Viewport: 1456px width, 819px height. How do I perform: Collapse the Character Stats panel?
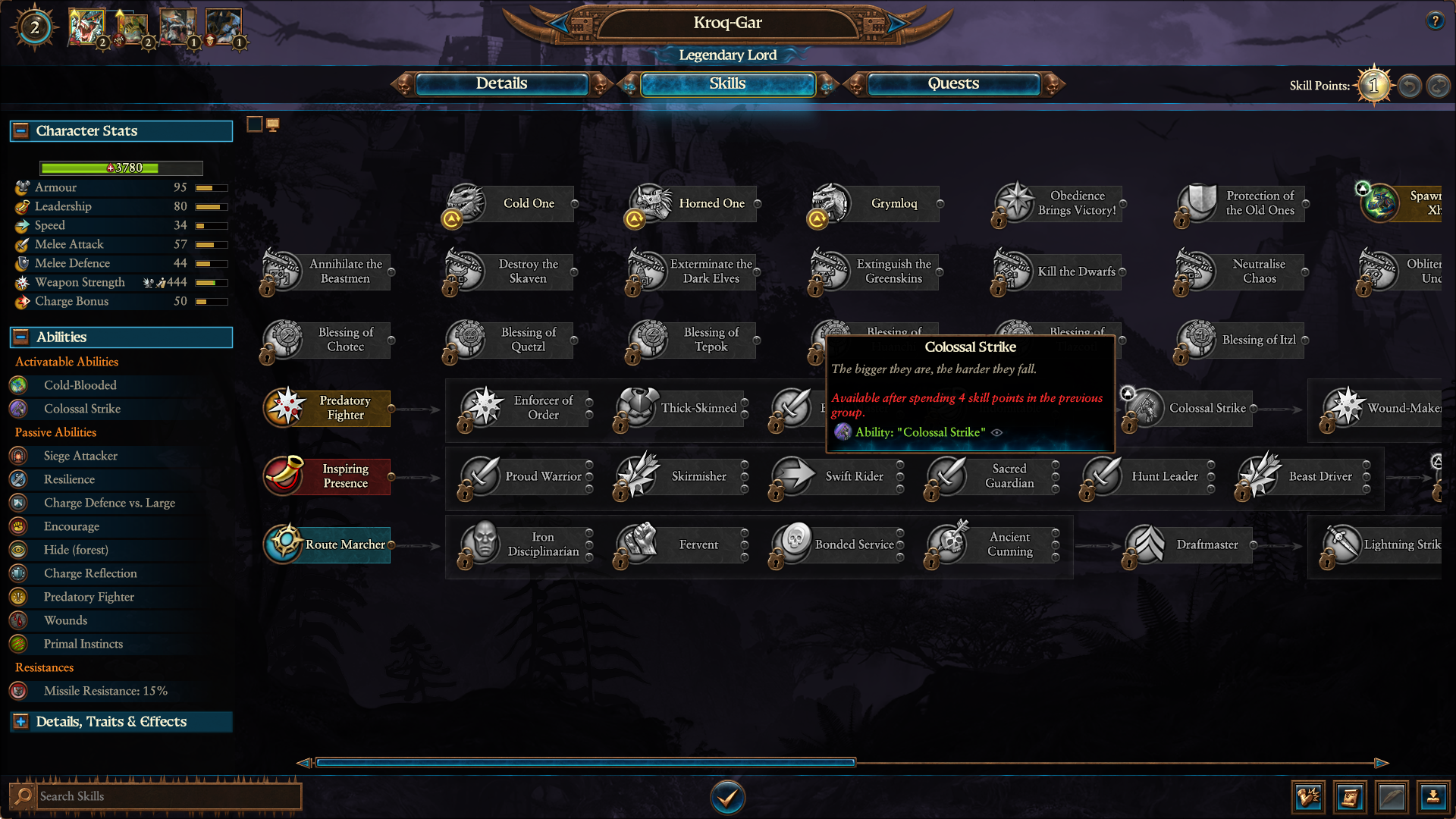pyautogui.click(x=20, y=130)
